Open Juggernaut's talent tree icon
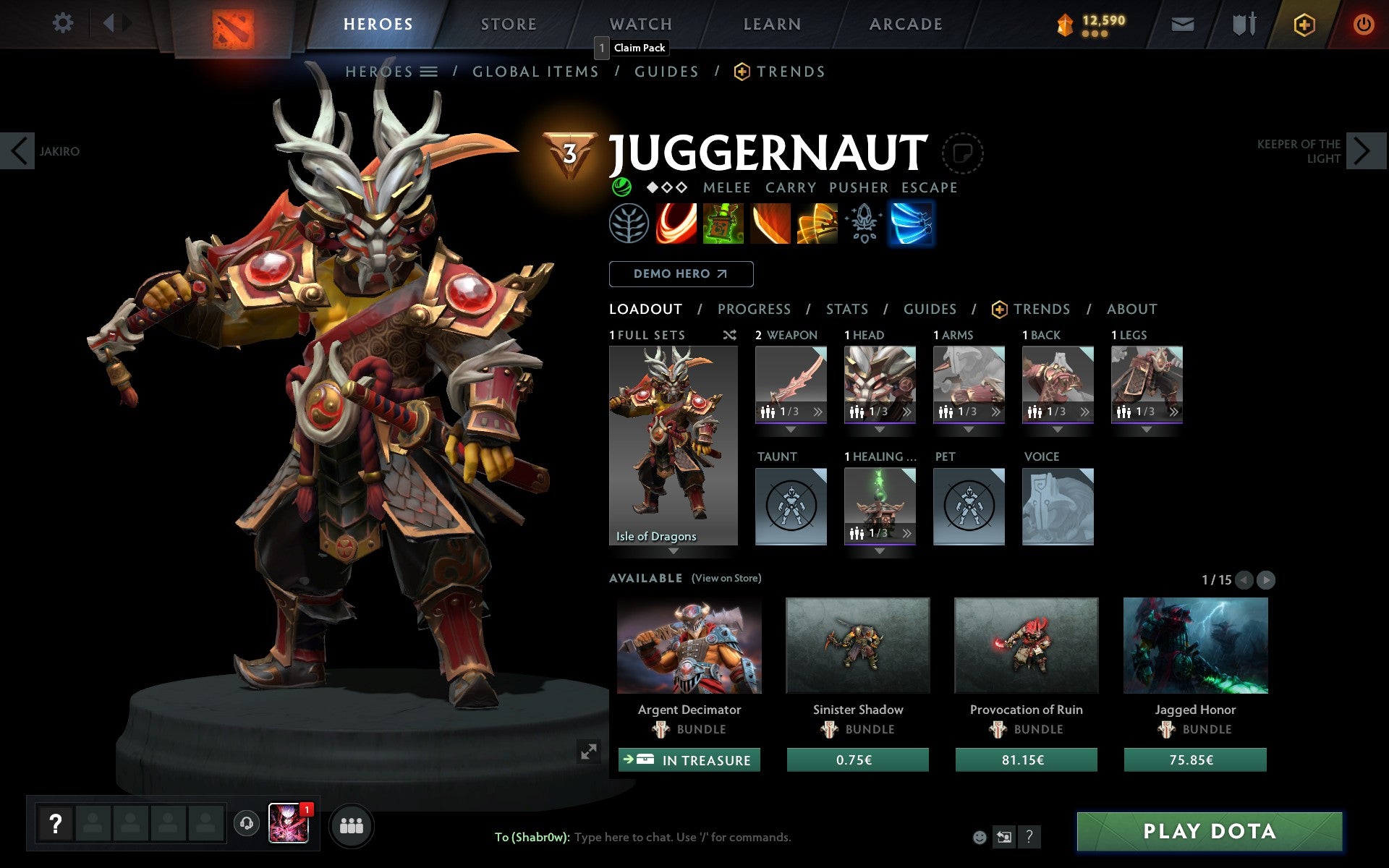Viewport: 1389px width, 868px height. click(x=630, y=224)
